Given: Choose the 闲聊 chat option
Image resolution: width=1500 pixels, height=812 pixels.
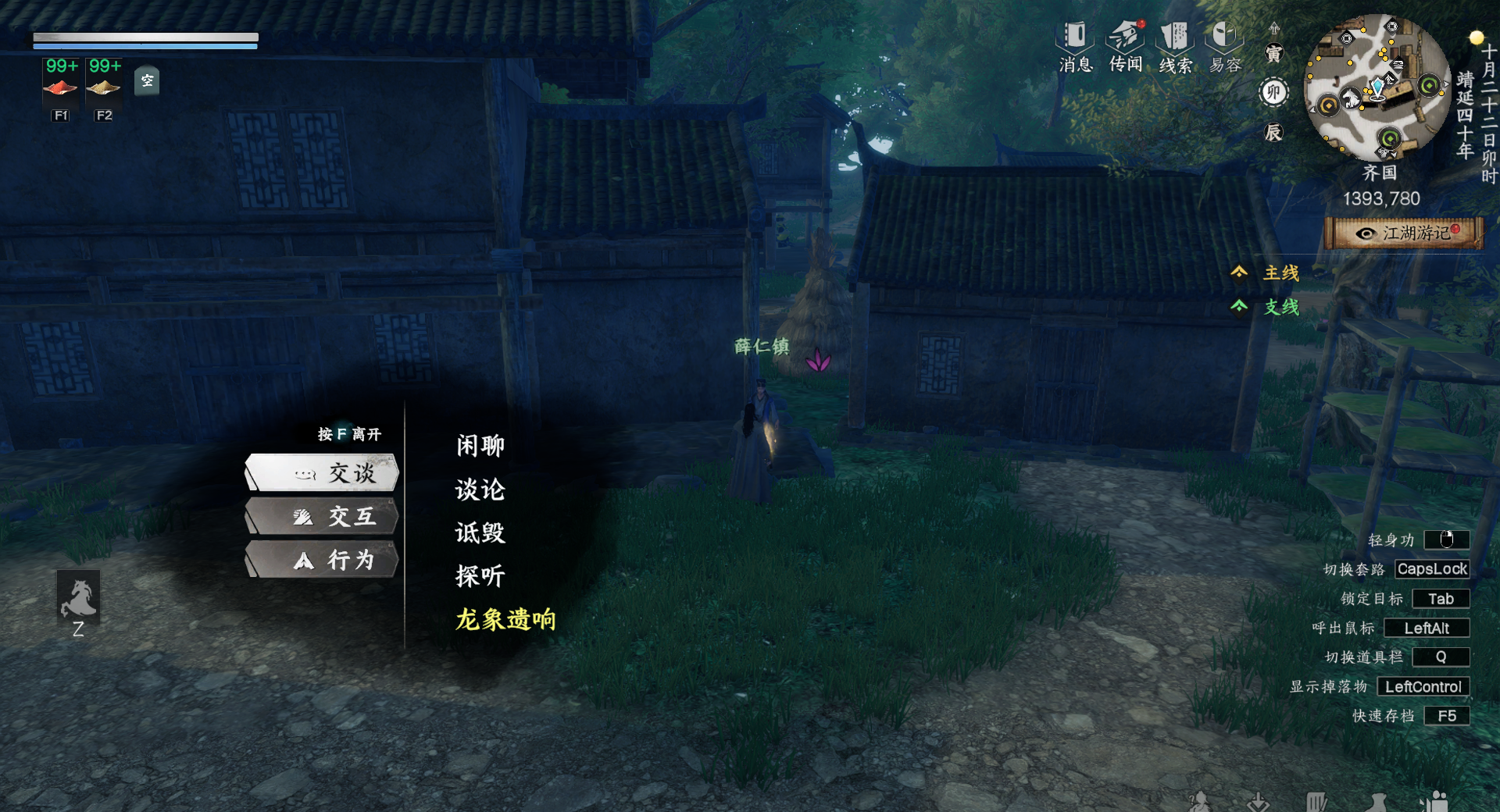Looking at the screenshot, I should click(x=480, y=446).
